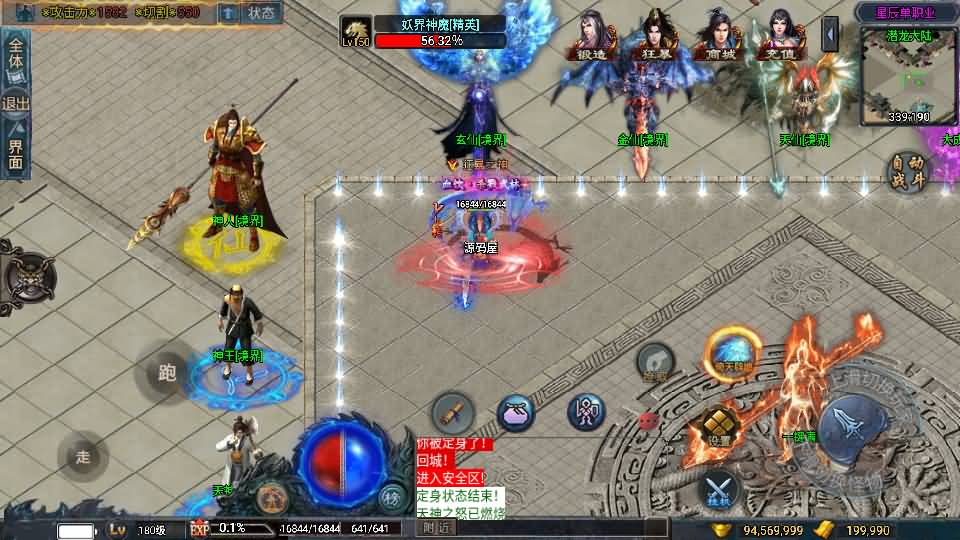This screenshot has height=540, width=960.
Task: Open the armored character icon
Action: click(x=586, y=412)
